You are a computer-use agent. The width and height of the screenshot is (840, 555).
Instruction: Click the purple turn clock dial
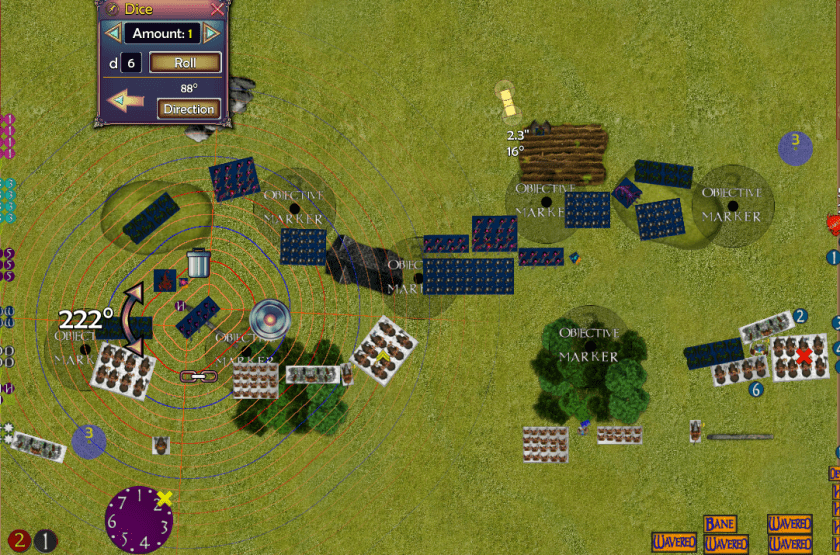tap(140, 518)
